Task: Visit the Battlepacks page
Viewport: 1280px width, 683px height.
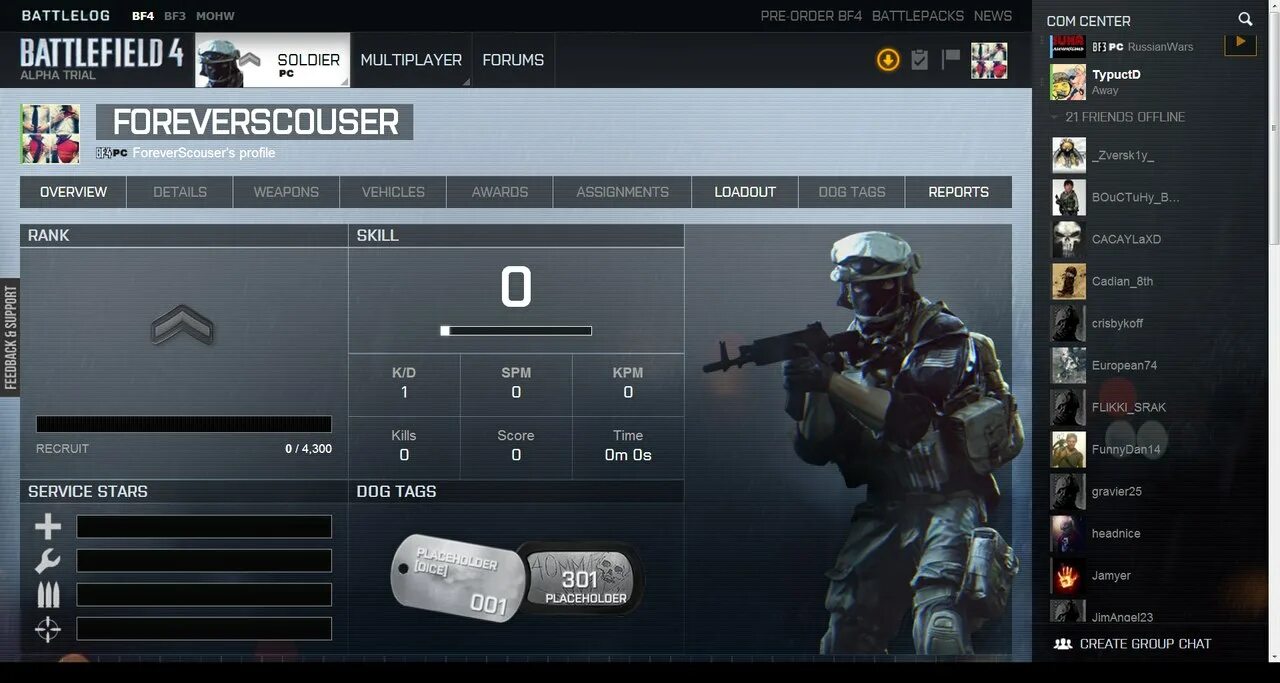Action: [x=918, y=16]
